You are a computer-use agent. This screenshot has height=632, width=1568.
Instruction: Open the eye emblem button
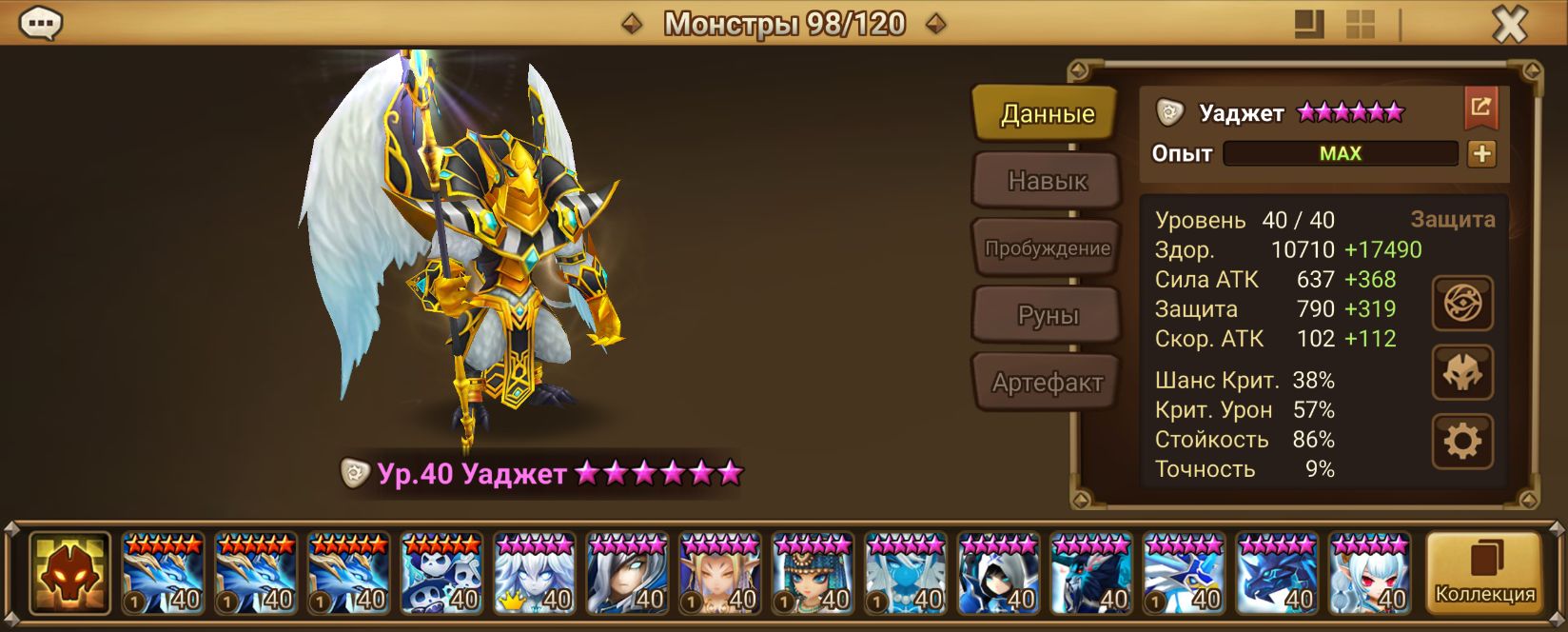[x=1462, y=304]
